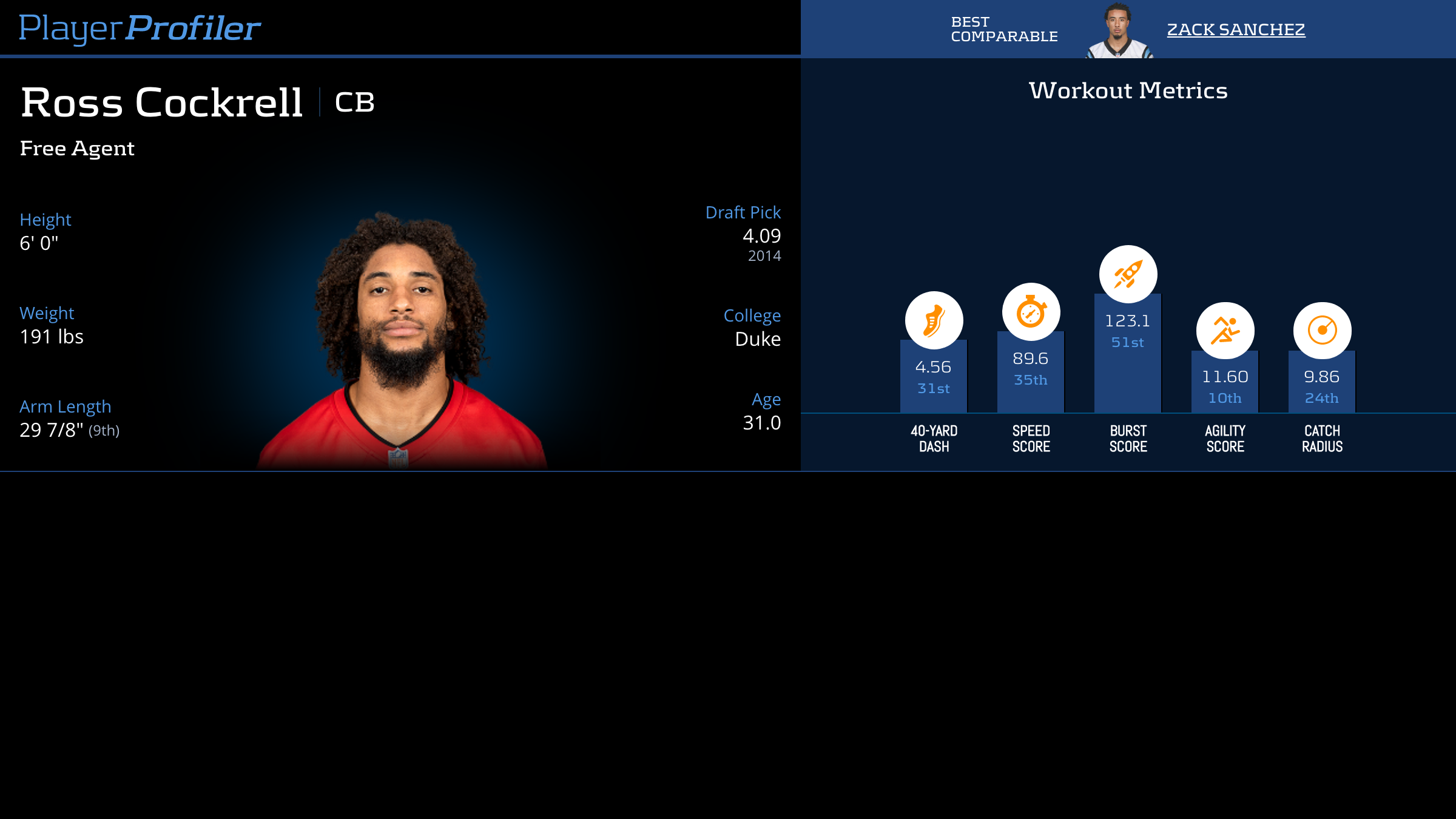Select the 40-Yard Dash shoe icon
1456x819 pixels.
(x=934, y=320)
